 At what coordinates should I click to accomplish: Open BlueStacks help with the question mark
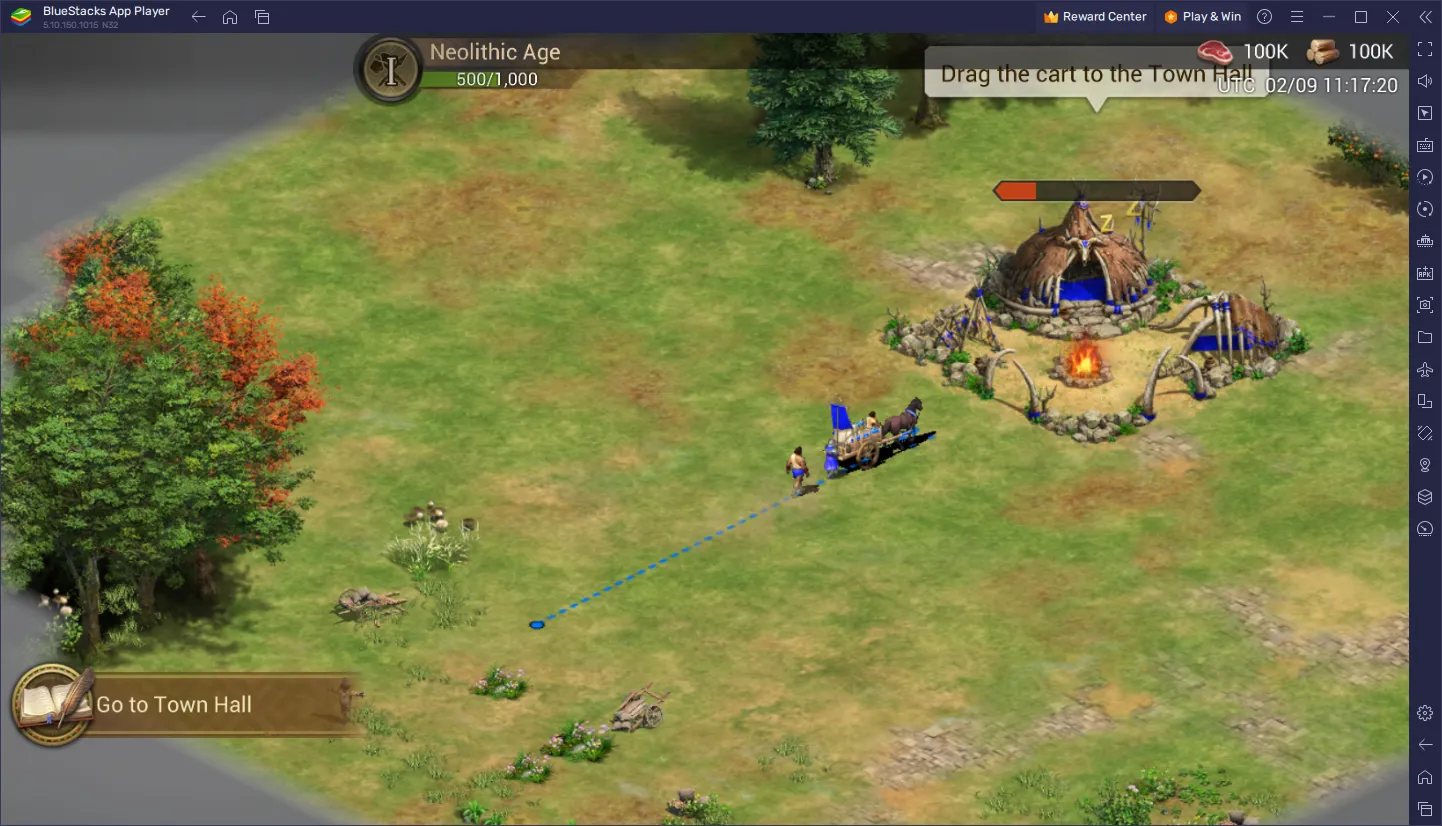tap(1264, 16)
